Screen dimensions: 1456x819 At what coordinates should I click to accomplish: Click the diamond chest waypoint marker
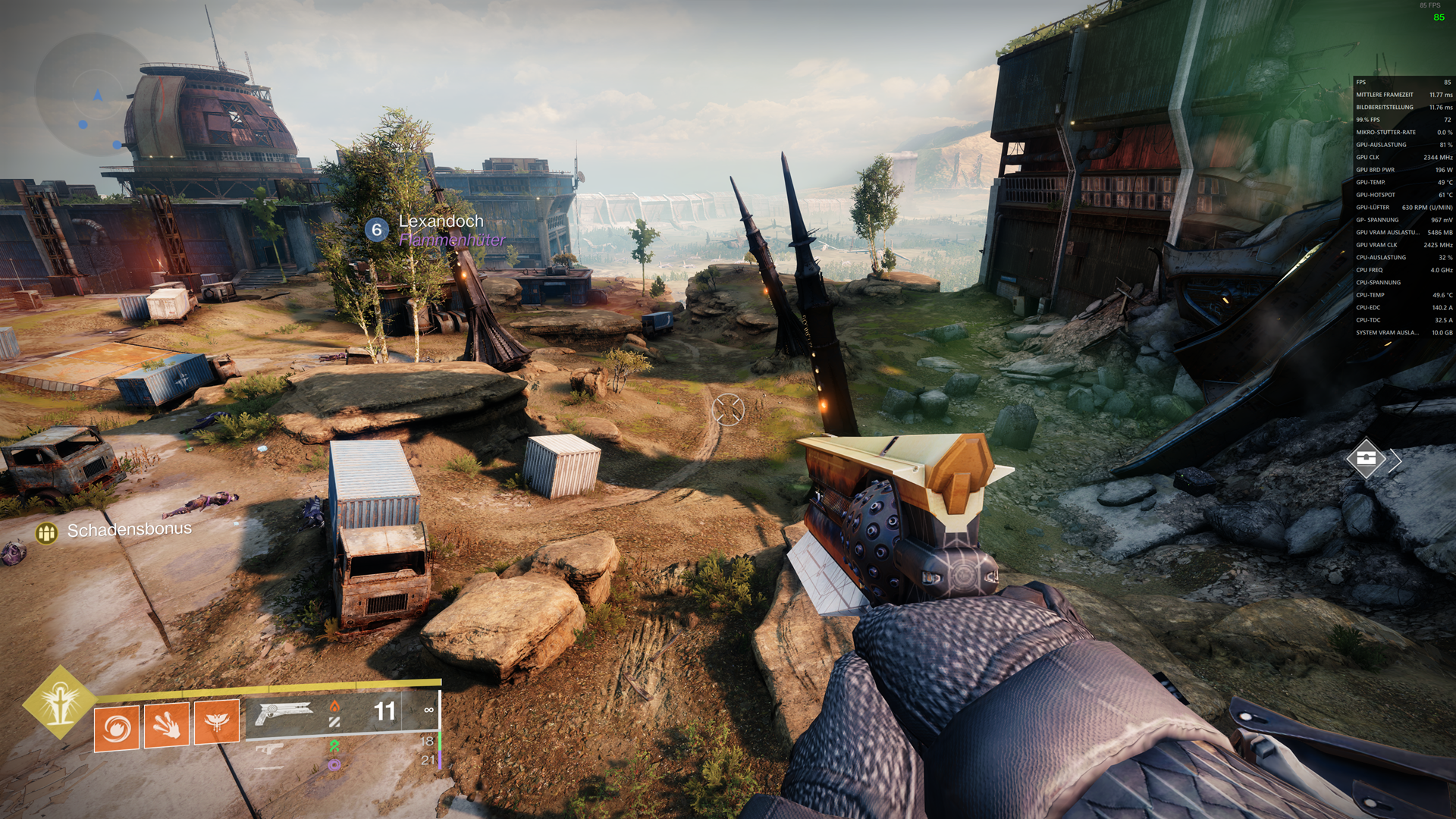[1366, 458]
